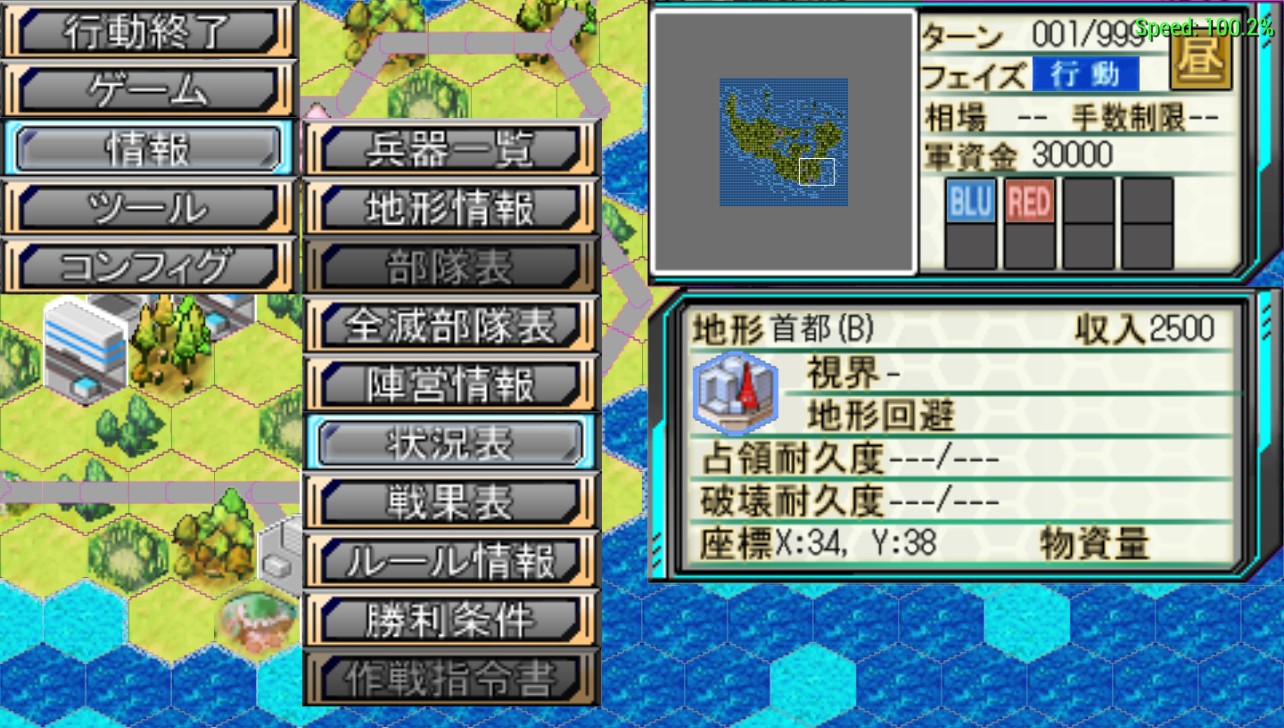Screen dimensions: 1284x728
Task: Choose the 状況表 status table entry
Action: point(451,443)
